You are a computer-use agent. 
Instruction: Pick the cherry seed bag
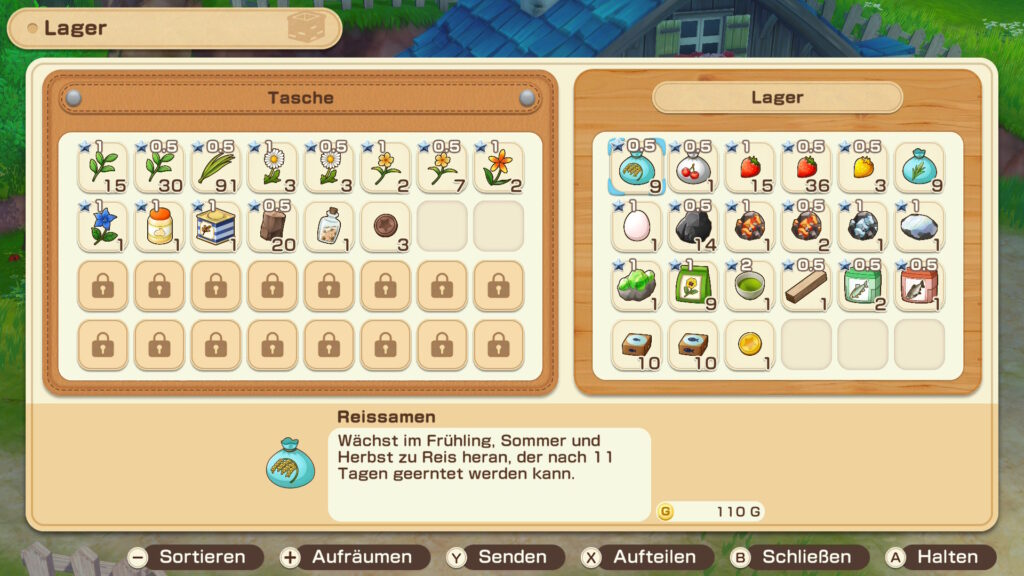click(x=693, y=167)
